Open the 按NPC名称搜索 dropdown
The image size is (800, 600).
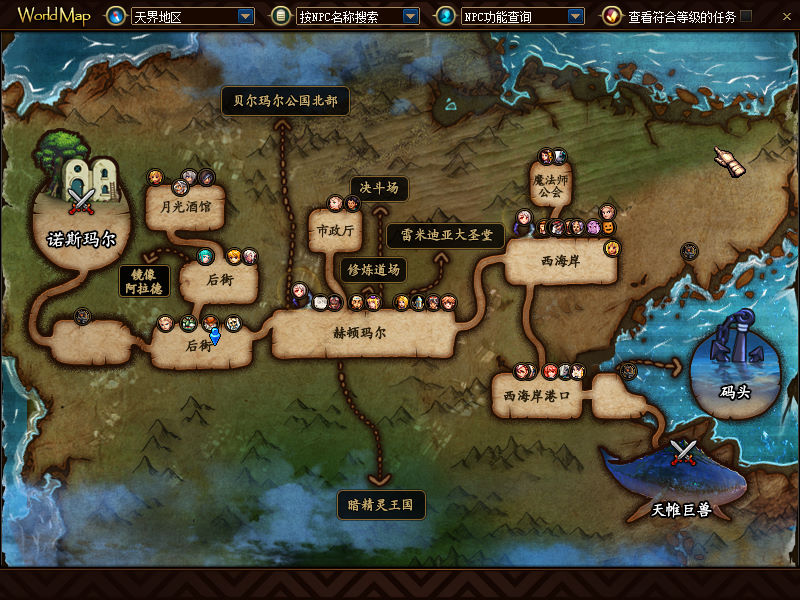[410, 16]
